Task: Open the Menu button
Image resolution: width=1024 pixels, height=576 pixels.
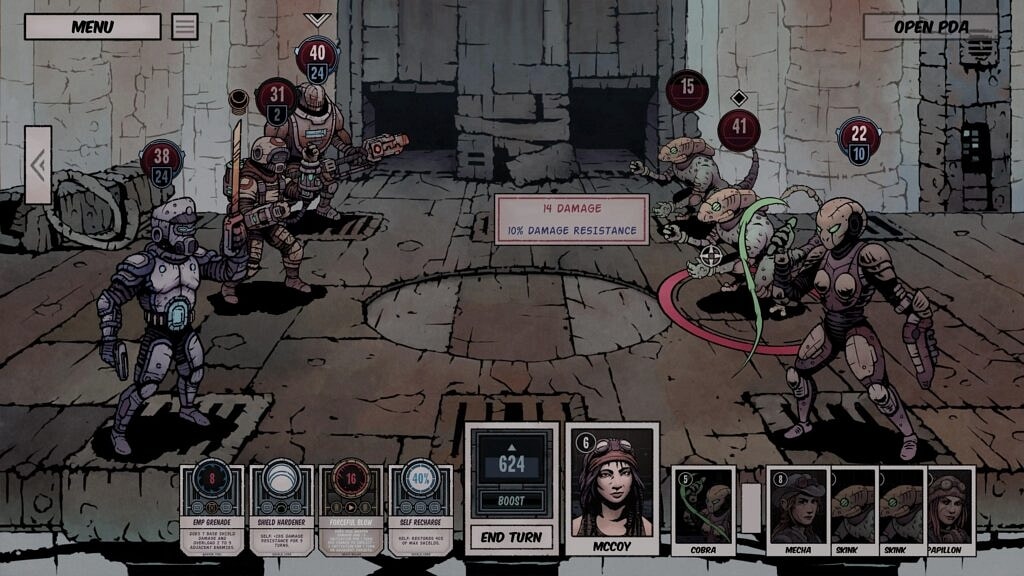Action: [x=92, y=27]
